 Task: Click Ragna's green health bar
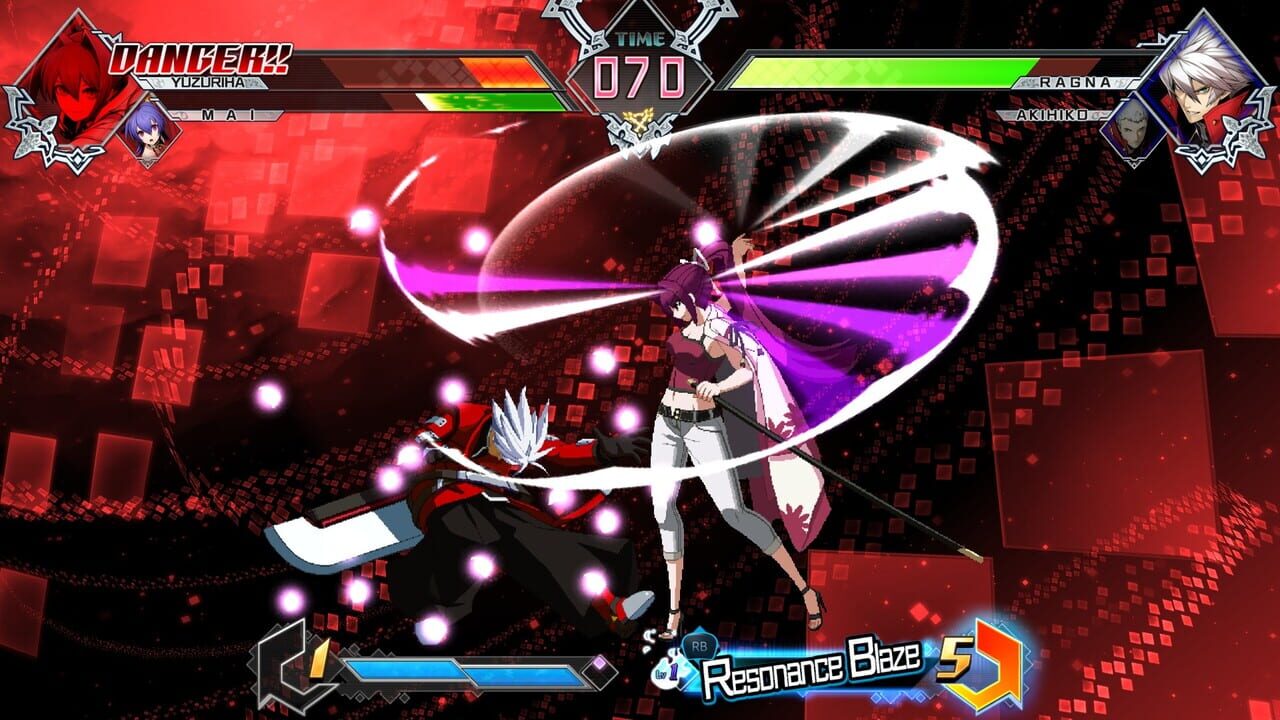[880, 70]
